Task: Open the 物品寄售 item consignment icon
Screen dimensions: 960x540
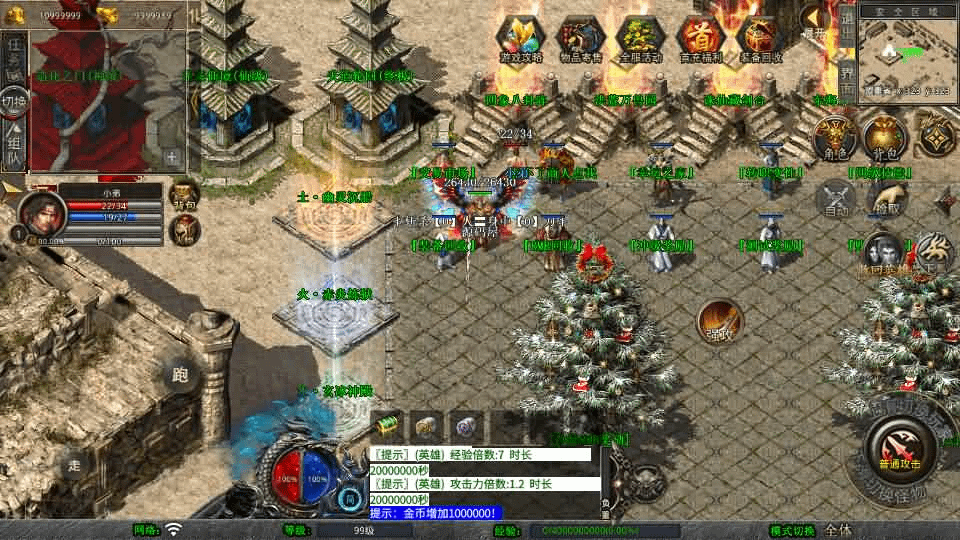Action: click(582, 38)
